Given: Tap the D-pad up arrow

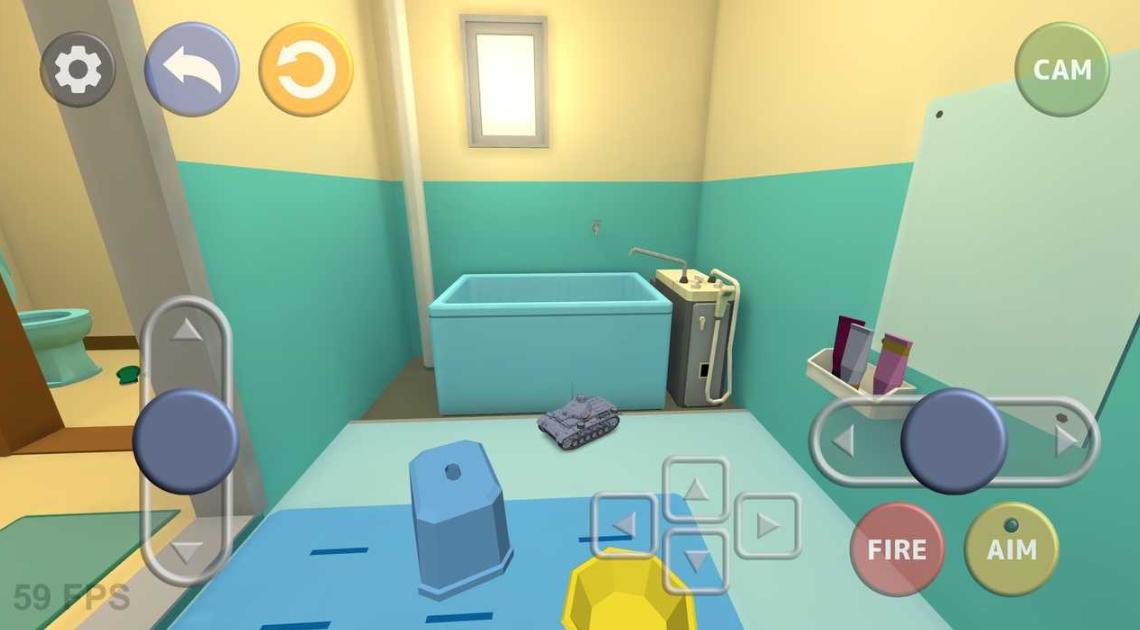Looking at the screenshot, I should 697,489.
